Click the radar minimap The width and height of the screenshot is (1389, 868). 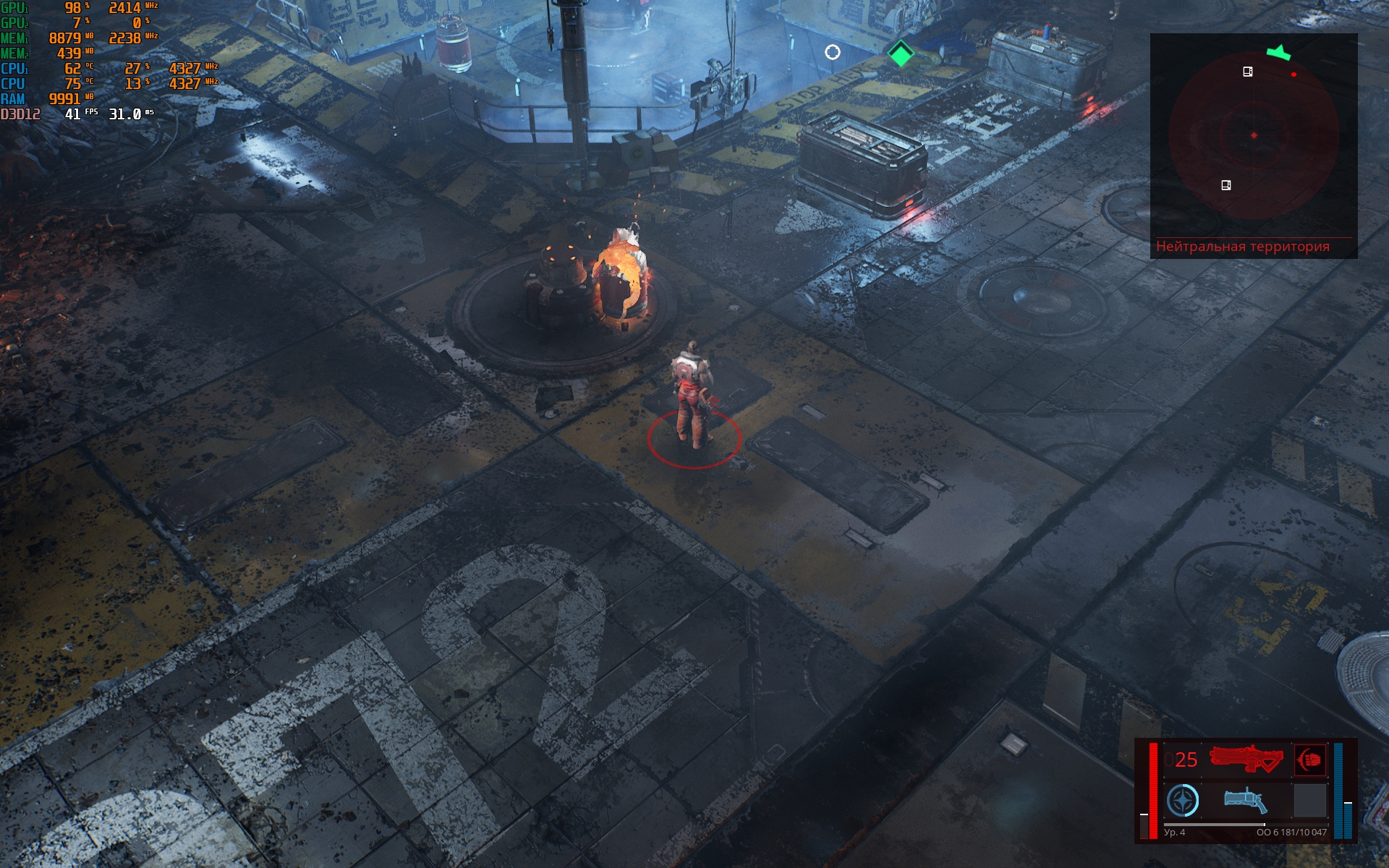tap(1253, 136)
